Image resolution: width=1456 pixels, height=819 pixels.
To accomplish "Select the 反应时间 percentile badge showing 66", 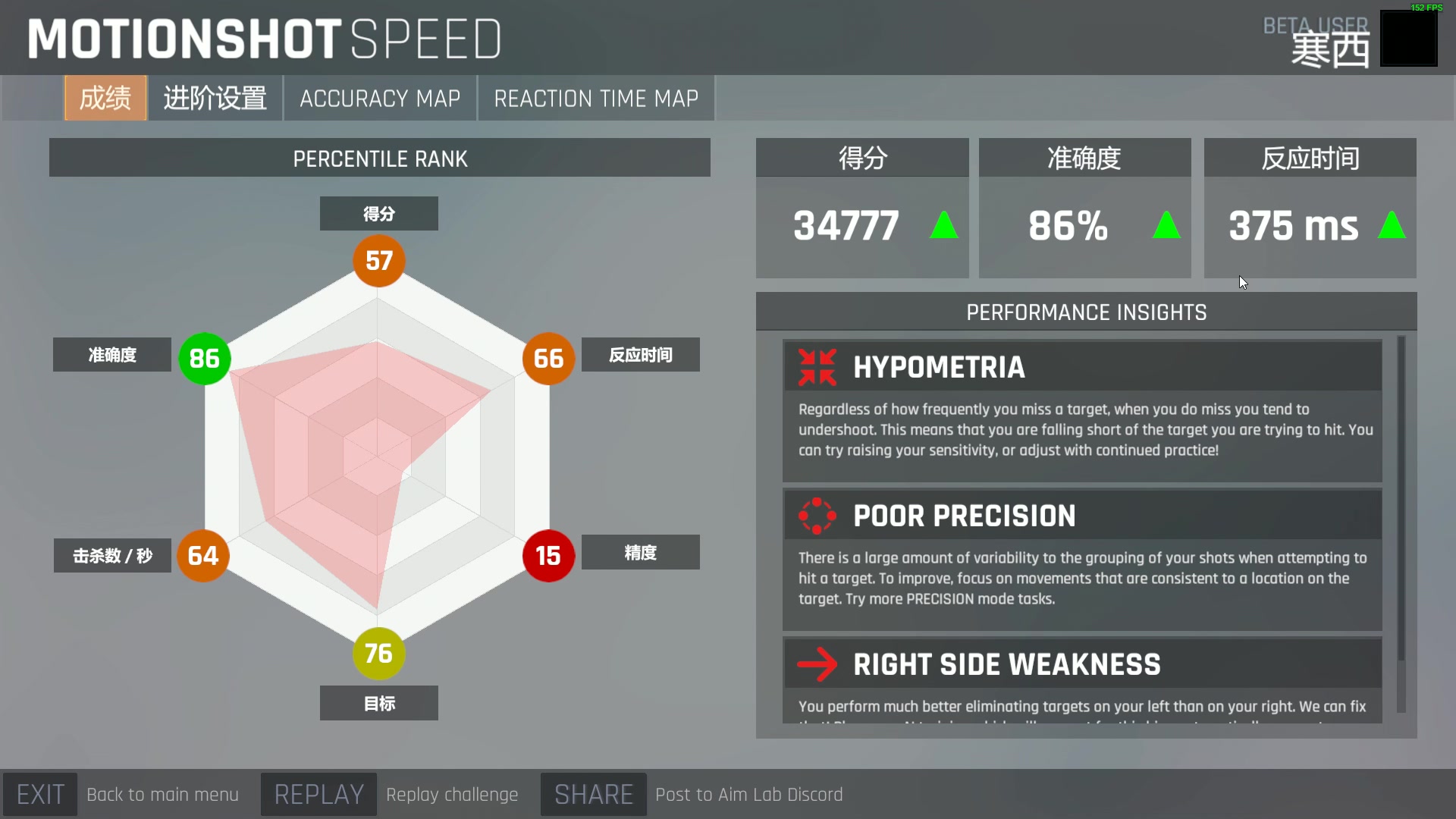I will click(548, 359).
